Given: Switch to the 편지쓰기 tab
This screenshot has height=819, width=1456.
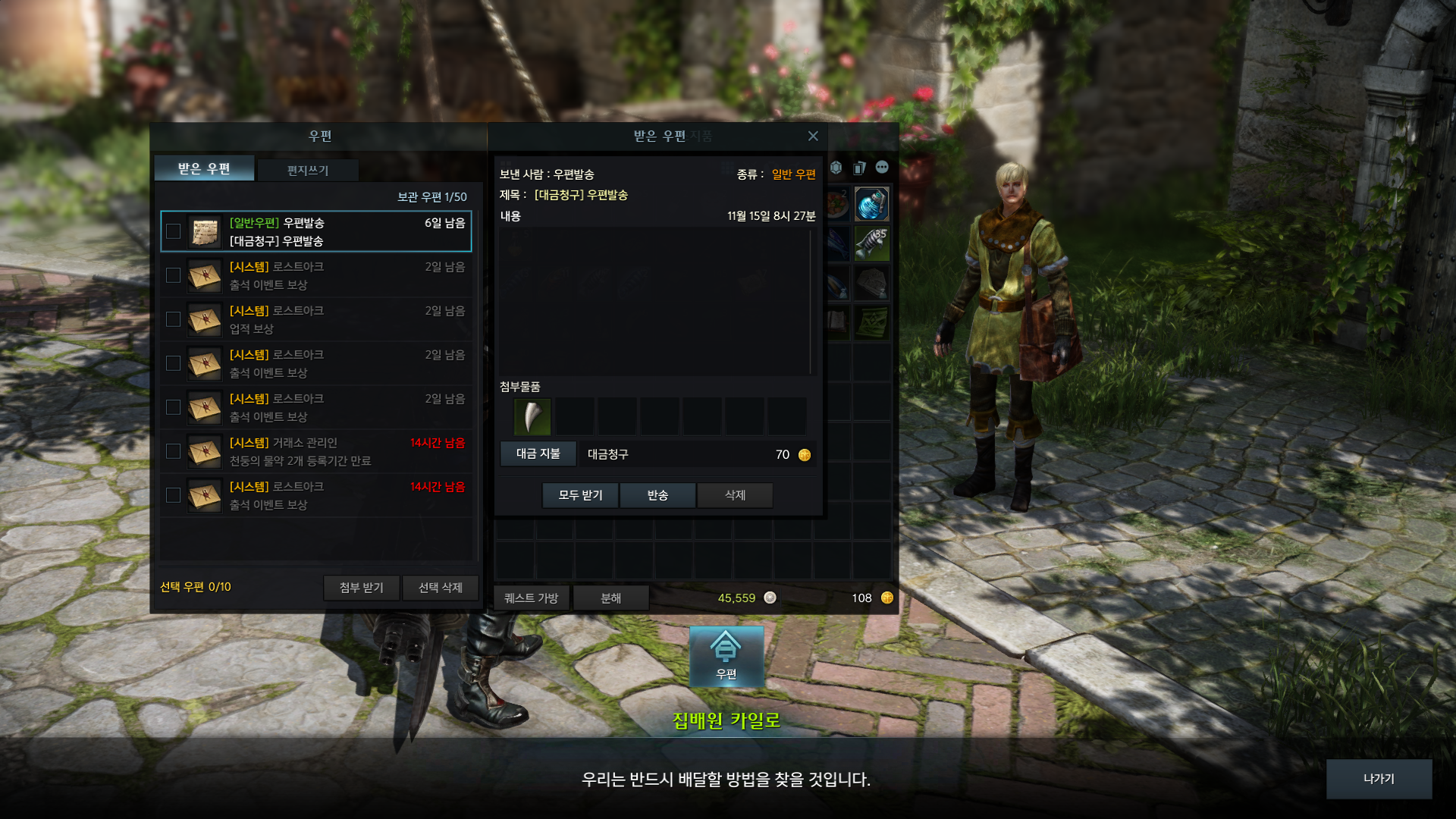Looking at the screenshot, I should (307, 171).
